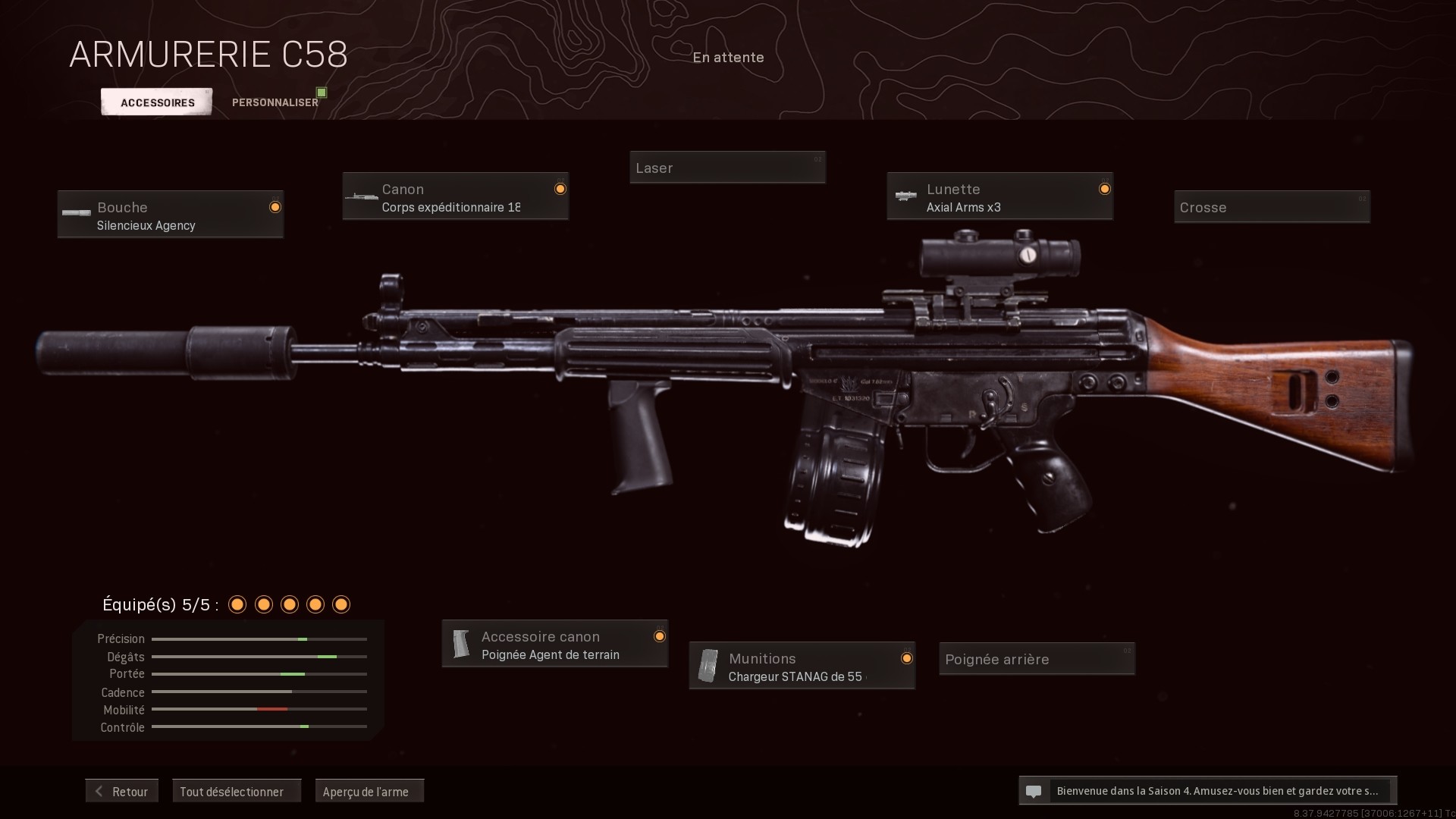Click the chat bubble icon at bottom right
1456x819 pixels.
1034,791
